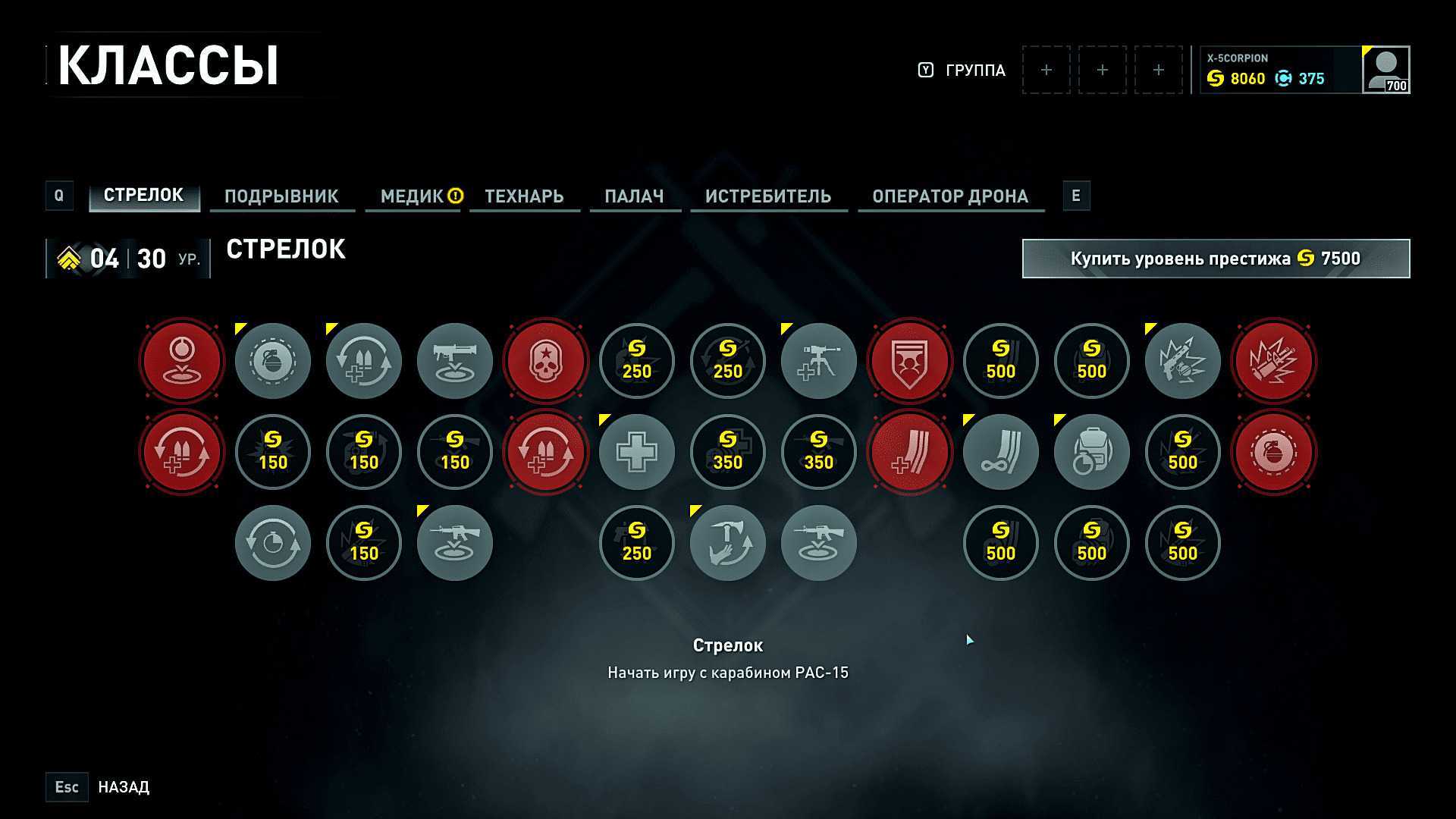The width and height of the screenshot is (1456, 819).
Task: Open the Оператор дрона tab
Action: [x=949, y=196]
